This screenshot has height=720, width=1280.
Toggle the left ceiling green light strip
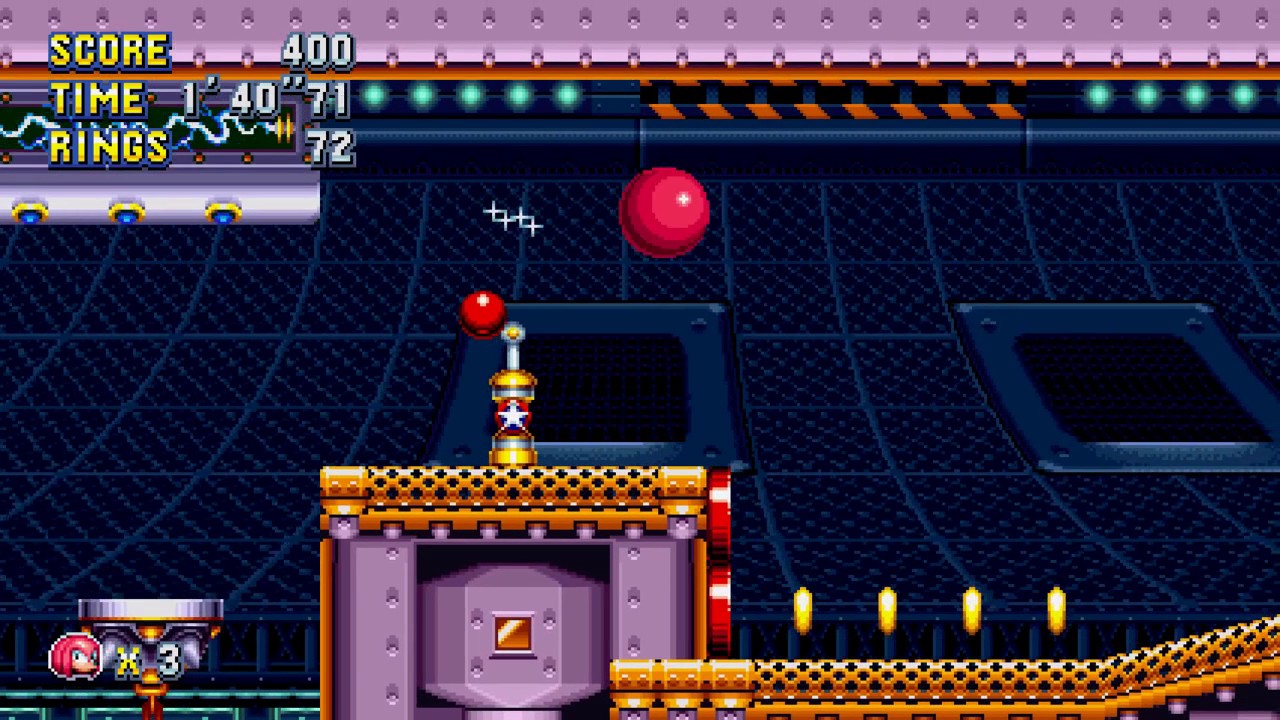coord(470,93)
